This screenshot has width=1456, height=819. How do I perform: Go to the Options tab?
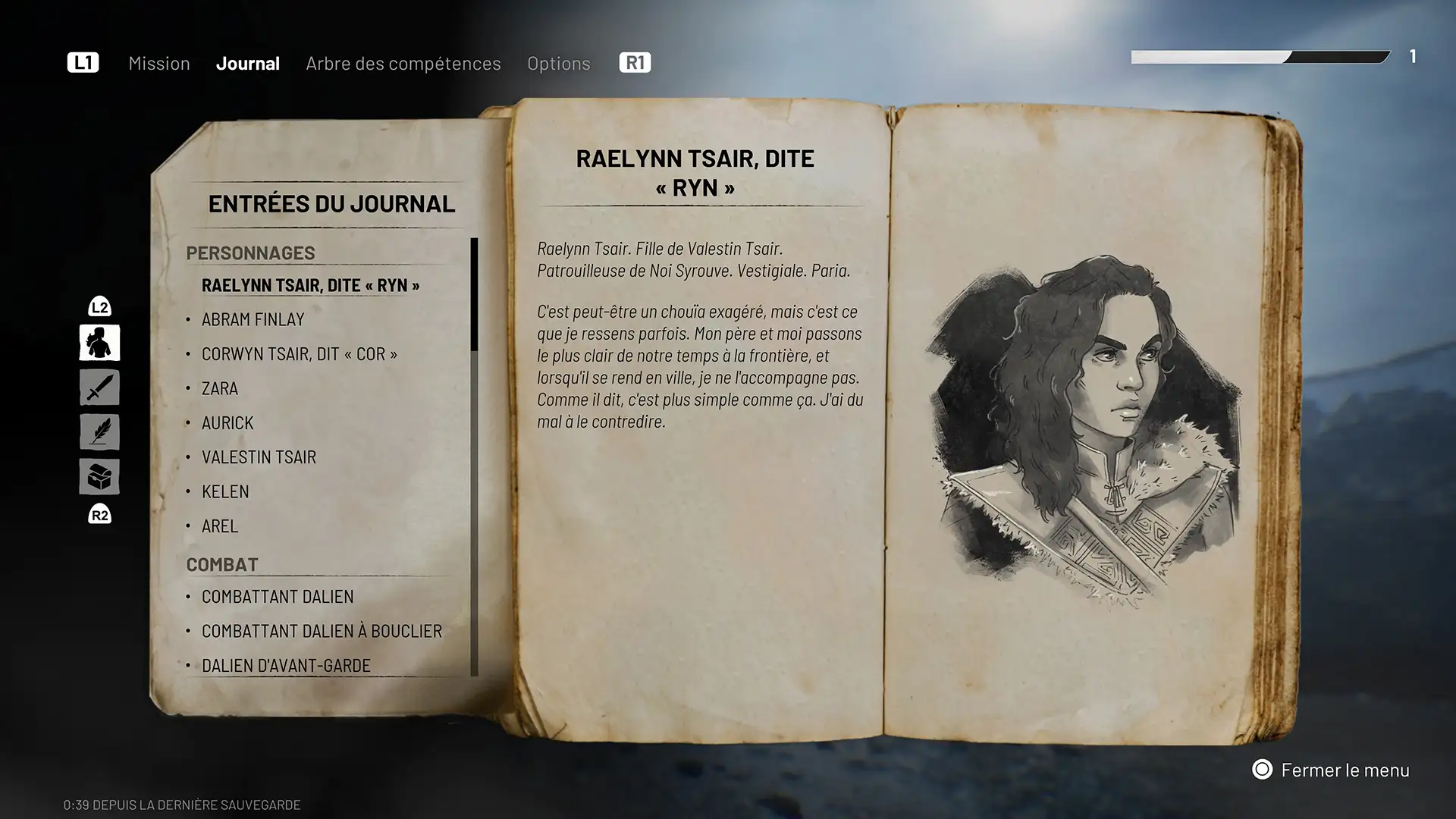559,64
